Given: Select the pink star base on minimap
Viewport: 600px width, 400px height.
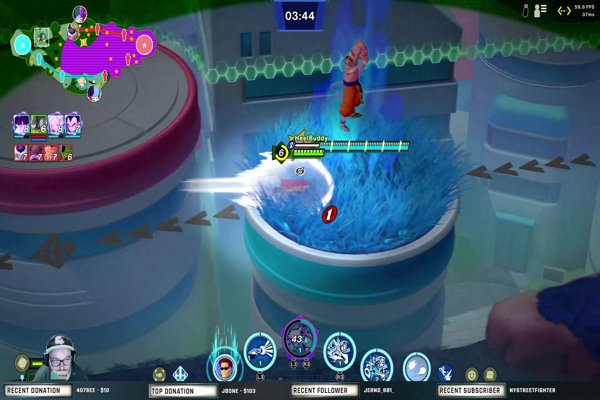Looking at the screenshot, I should point(144,43).
